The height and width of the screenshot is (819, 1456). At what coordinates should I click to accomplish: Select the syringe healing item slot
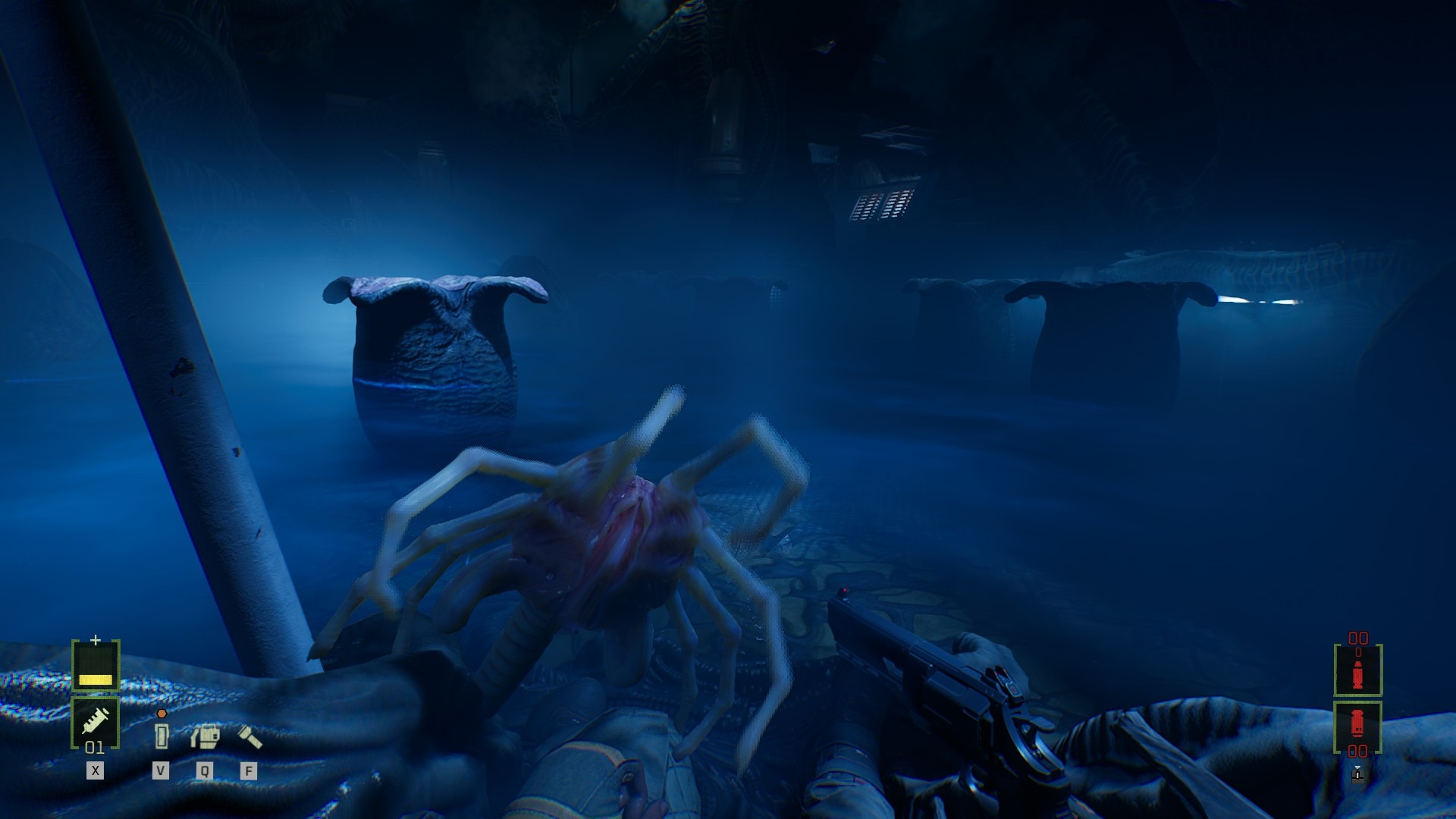pos(96,720)
